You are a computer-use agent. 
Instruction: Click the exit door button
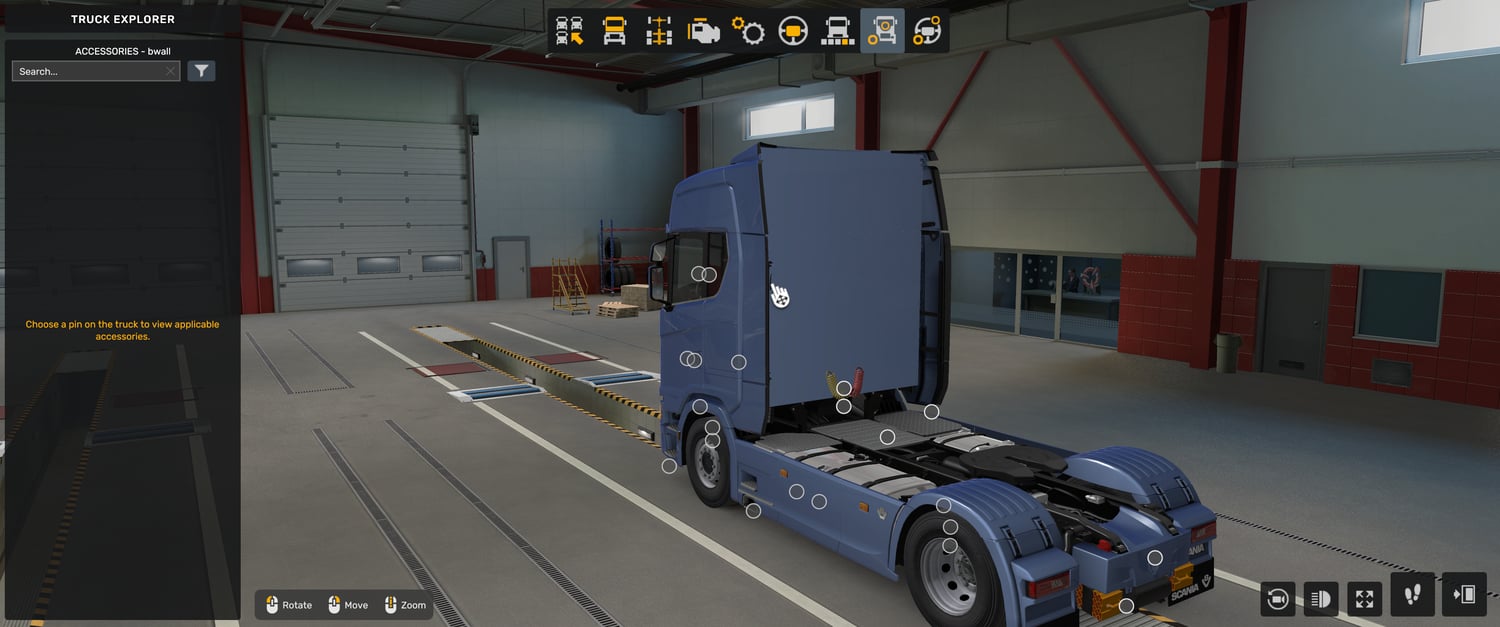1464,595
